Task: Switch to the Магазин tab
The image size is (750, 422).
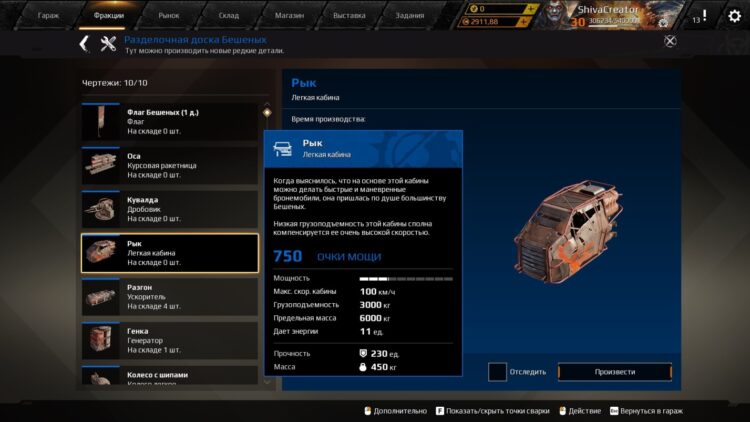Action: coord(289,16)
